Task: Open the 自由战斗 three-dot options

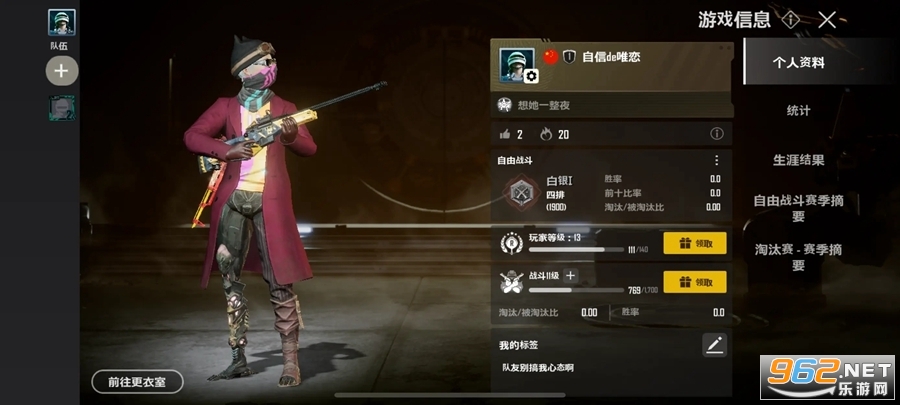Action: click(716, 160)
